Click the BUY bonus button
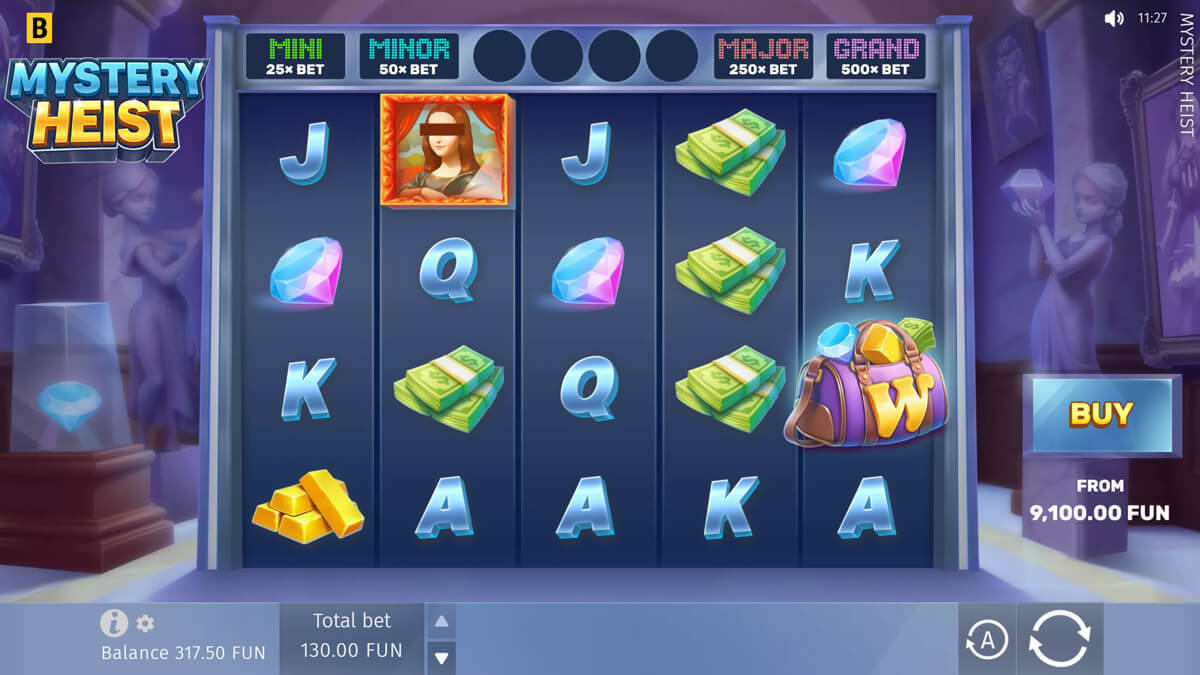The image size is (1200, 675). click(x=1101, y=414)
